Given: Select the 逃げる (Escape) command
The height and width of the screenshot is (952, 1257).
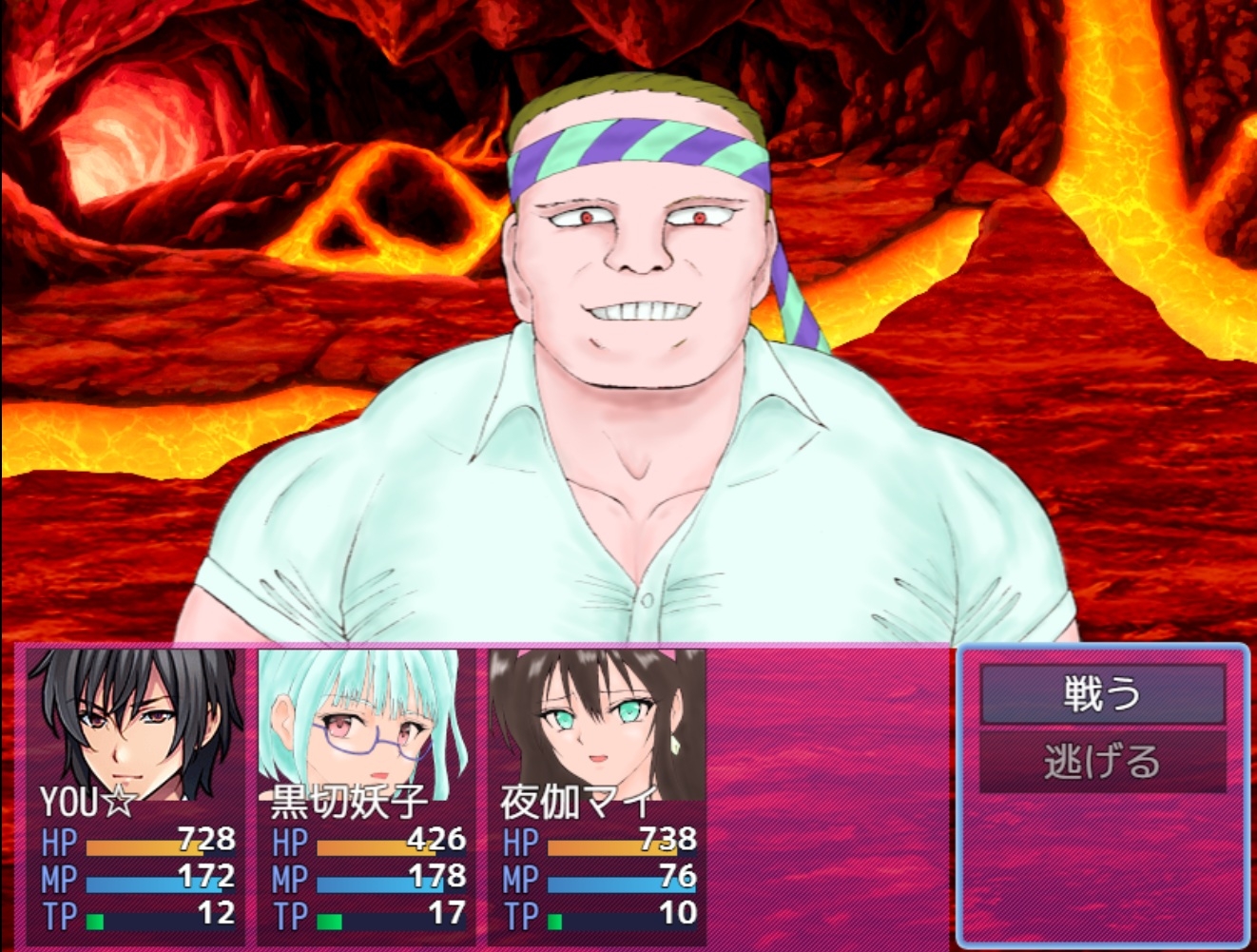Looking at the screenshot, I should 1102,763.
